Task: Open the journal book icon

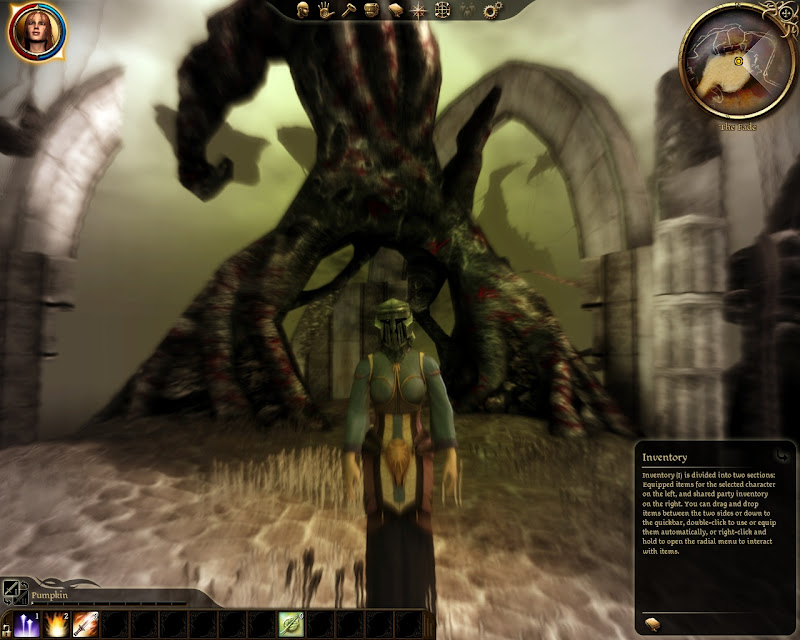Action: click(x=394, y=11)
